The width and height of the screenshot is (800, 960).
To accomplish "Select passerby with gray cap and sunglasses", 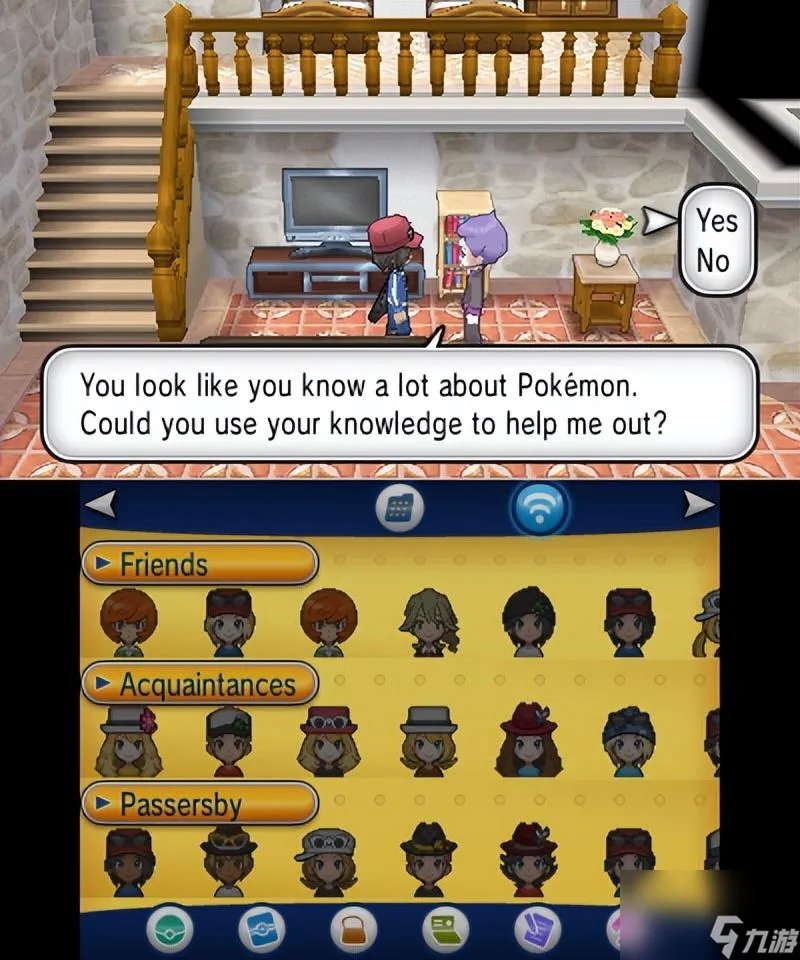I will (x=326, y=858).
